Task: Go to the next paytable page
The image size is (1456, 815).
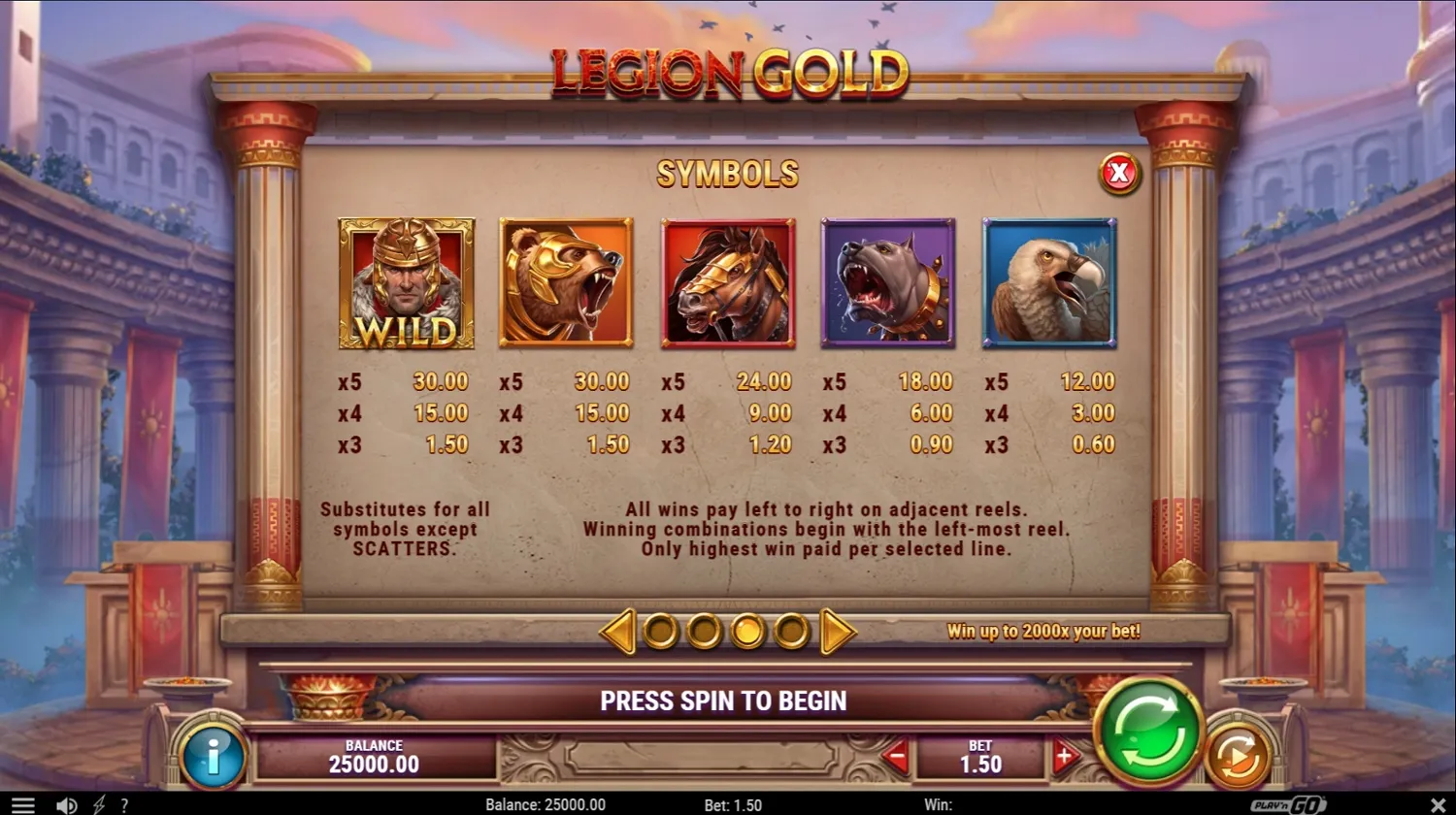Action: tap(837, 632)
